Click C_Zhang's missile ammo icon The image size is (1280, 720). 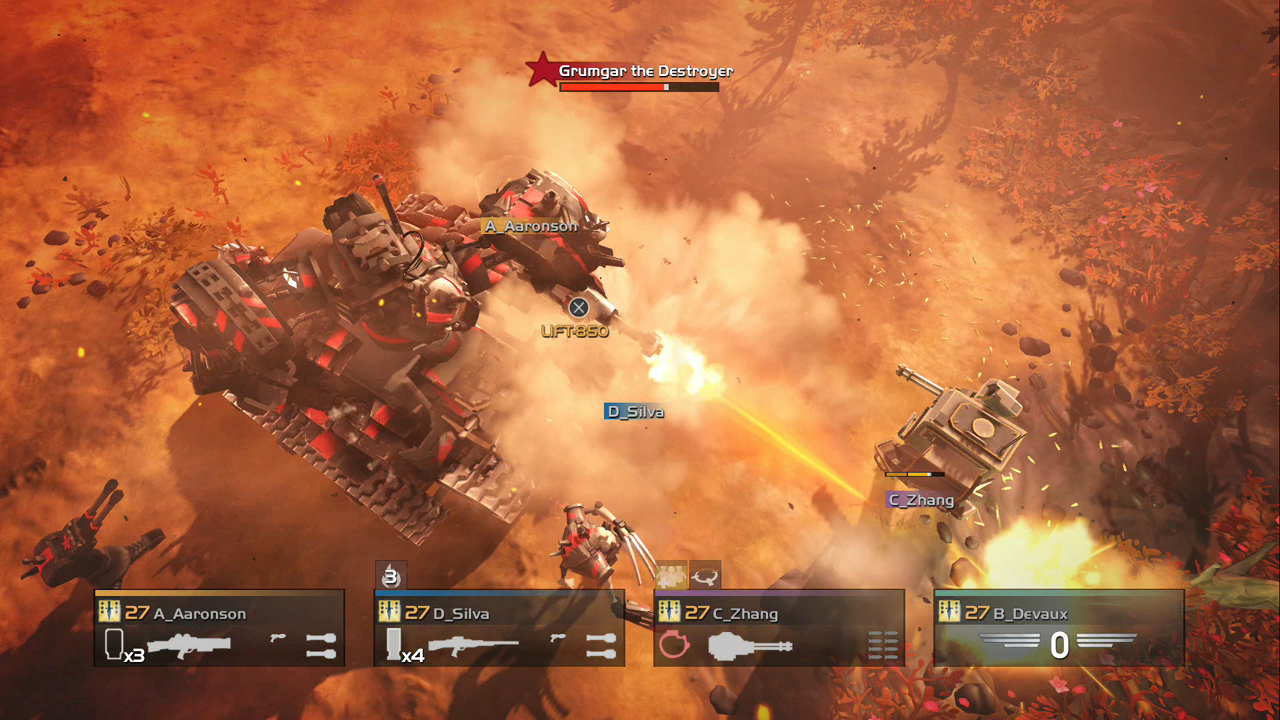click(x=883, y=646)
